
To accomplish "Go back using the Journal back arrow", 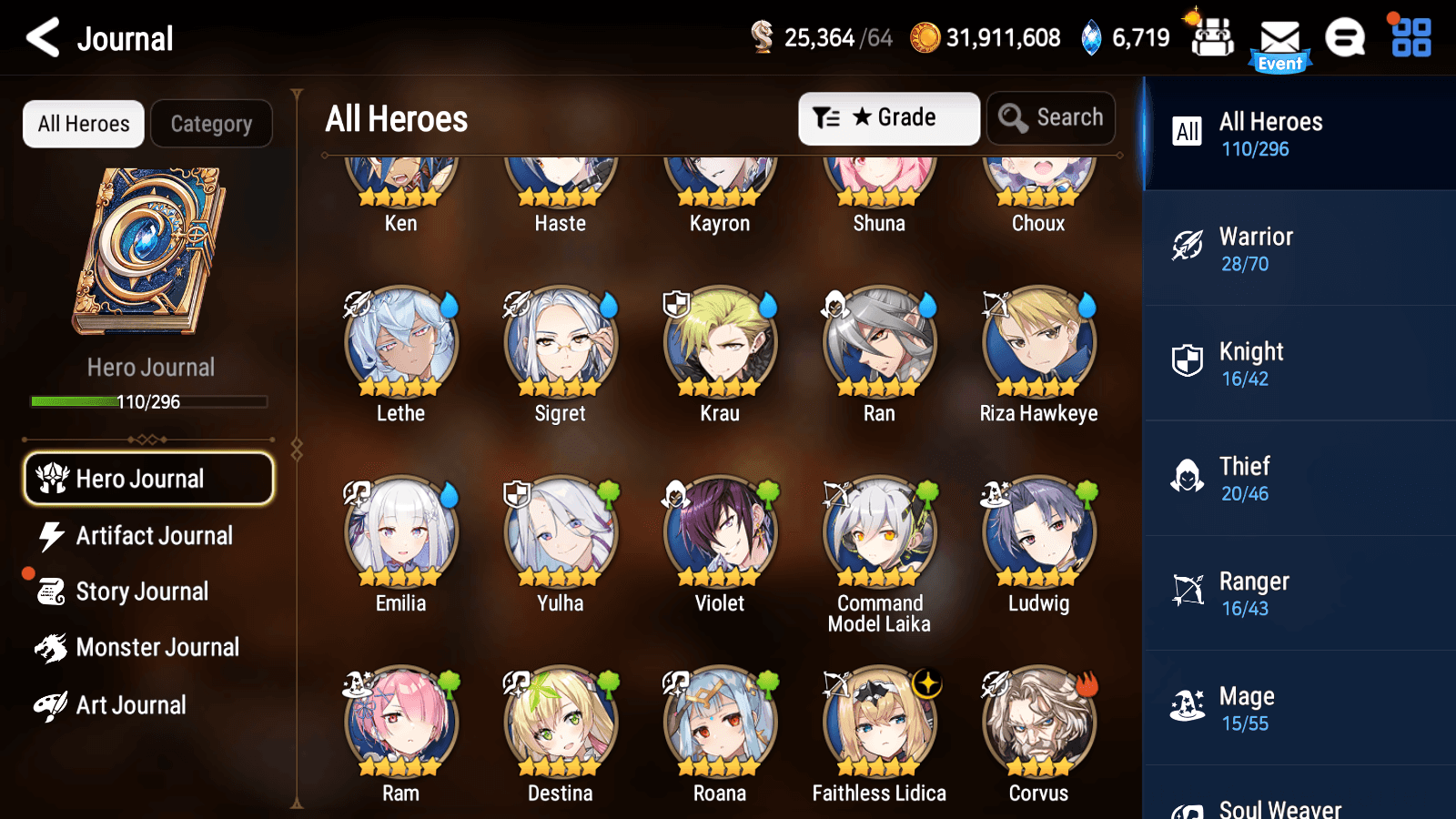I will (x=39, y=38).
